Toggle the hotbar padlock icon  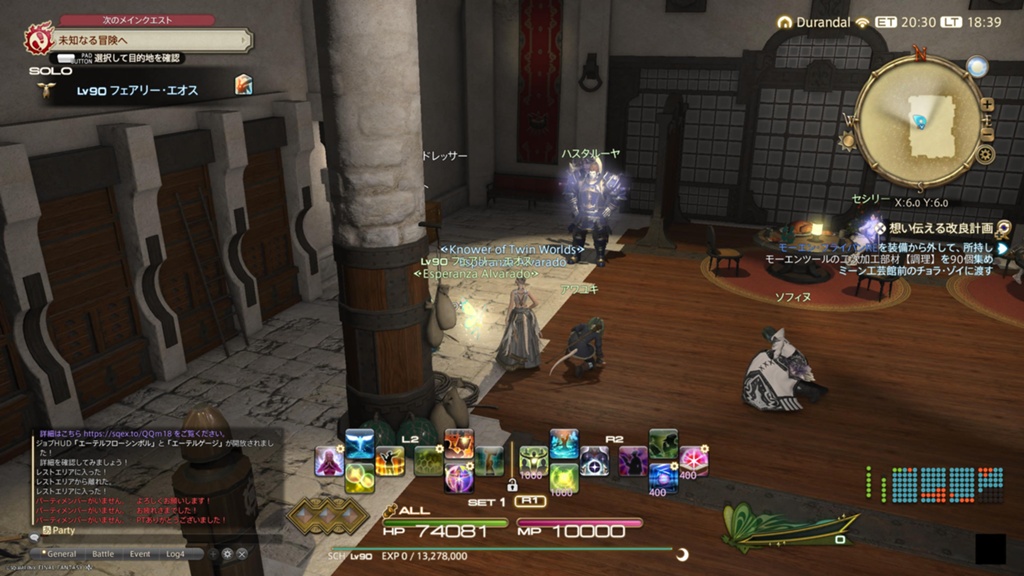[512, 484]
